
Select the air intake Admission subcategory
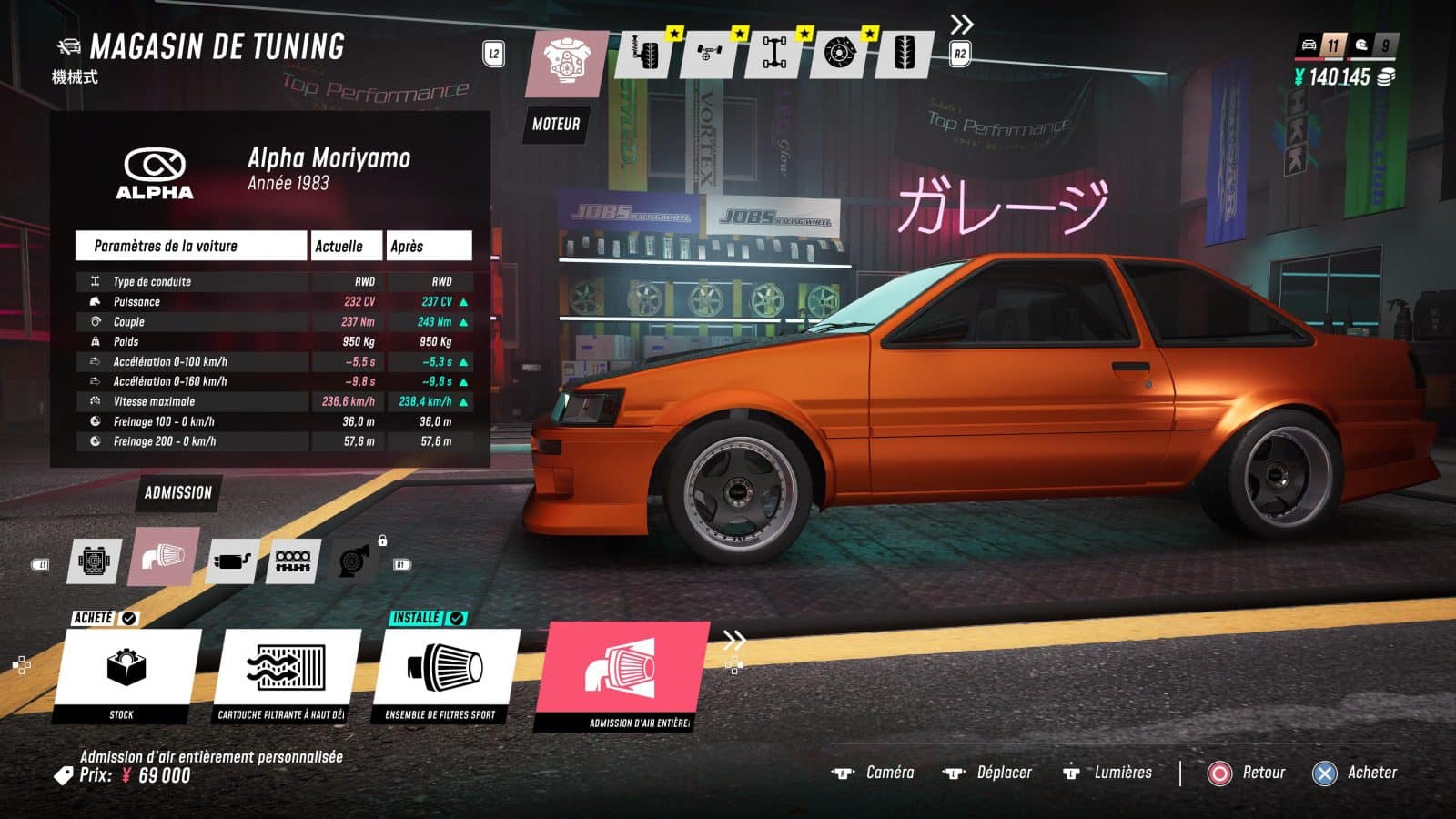click(x=164, y=556)
